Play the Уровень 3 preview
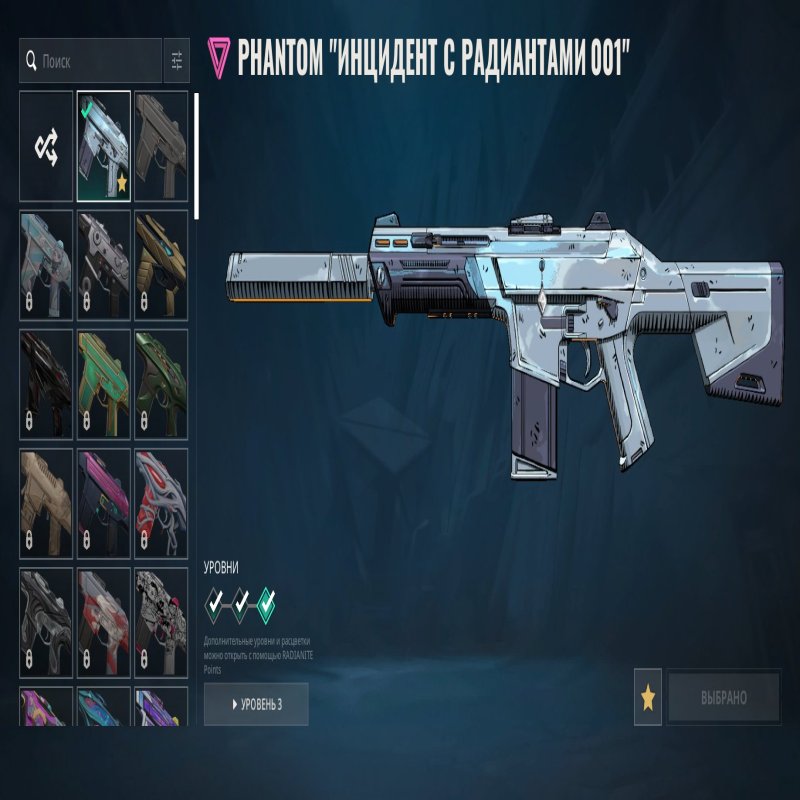The height and width of the screenshot is (800, 800). click(x=256, y=704)
